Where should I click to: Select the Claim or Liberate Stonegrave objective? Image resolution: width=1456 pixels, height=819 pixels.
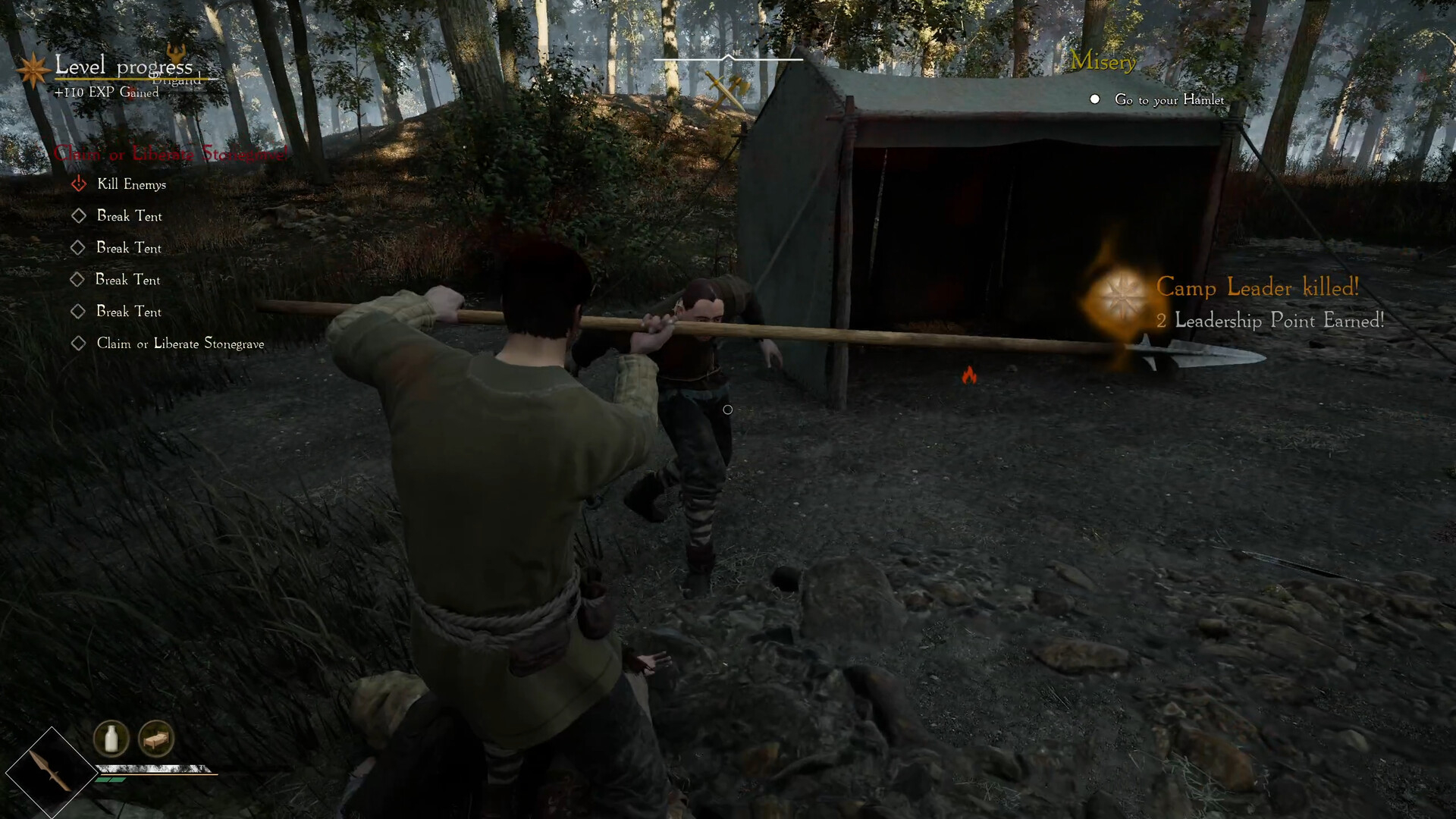(180, 344)
